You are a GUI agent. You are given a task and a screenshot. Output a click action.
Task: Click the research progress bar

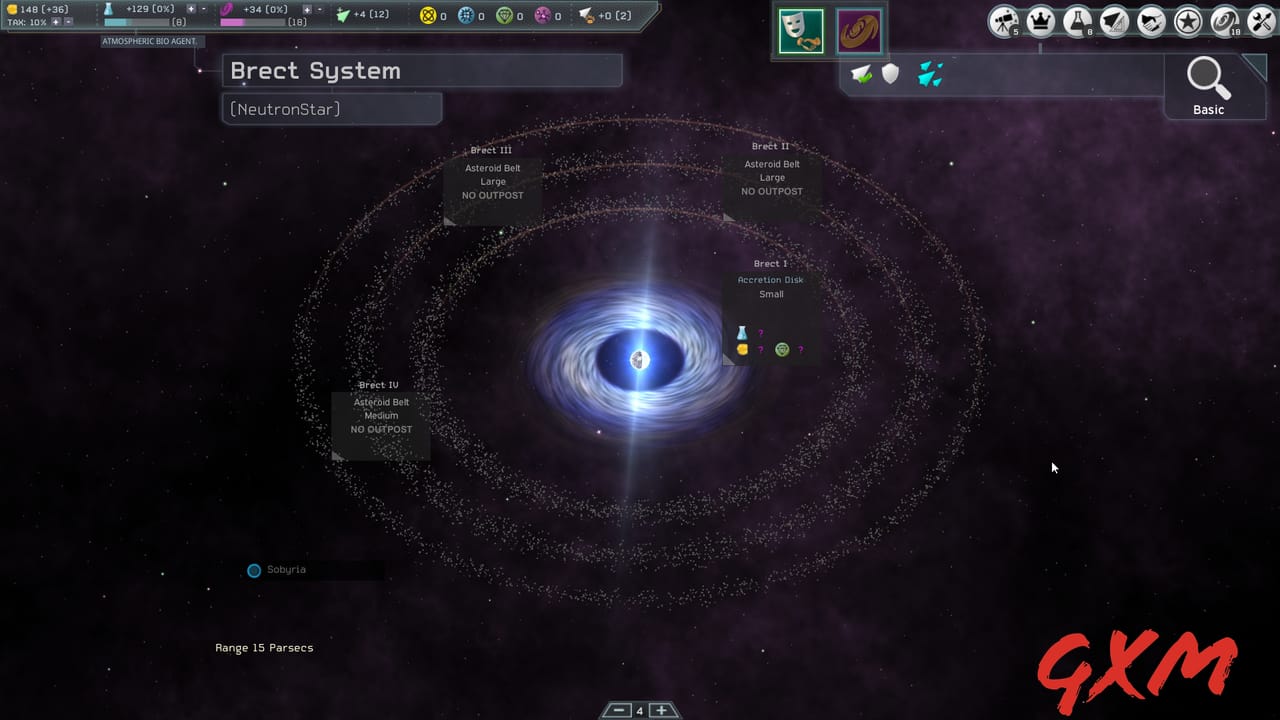tap(135, 21)
